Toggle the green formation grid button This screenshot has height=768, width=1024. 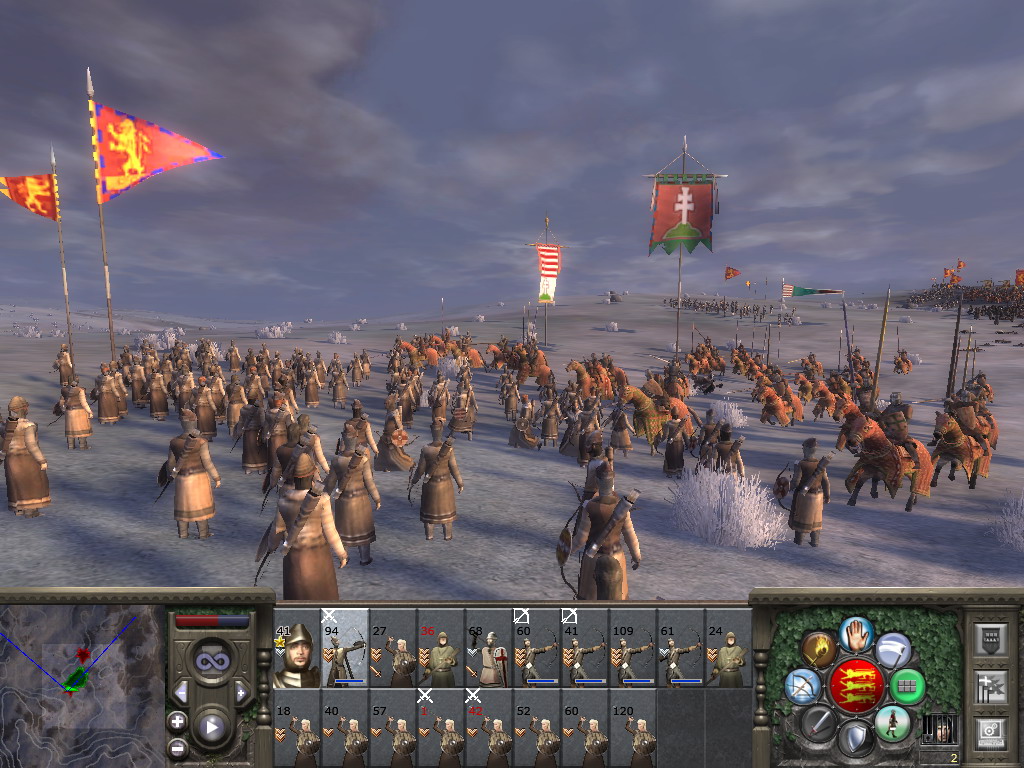tap(908, 686)
